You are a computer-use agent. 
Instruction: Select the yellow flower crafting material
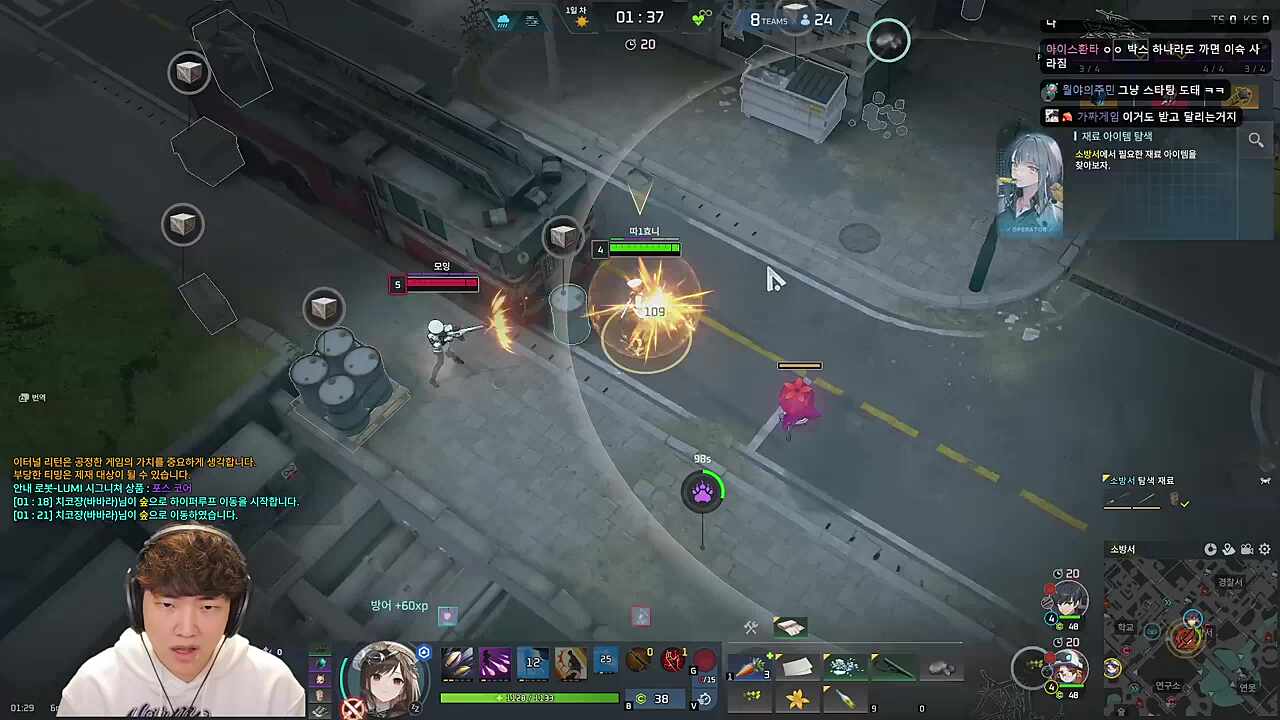point(796,700)
